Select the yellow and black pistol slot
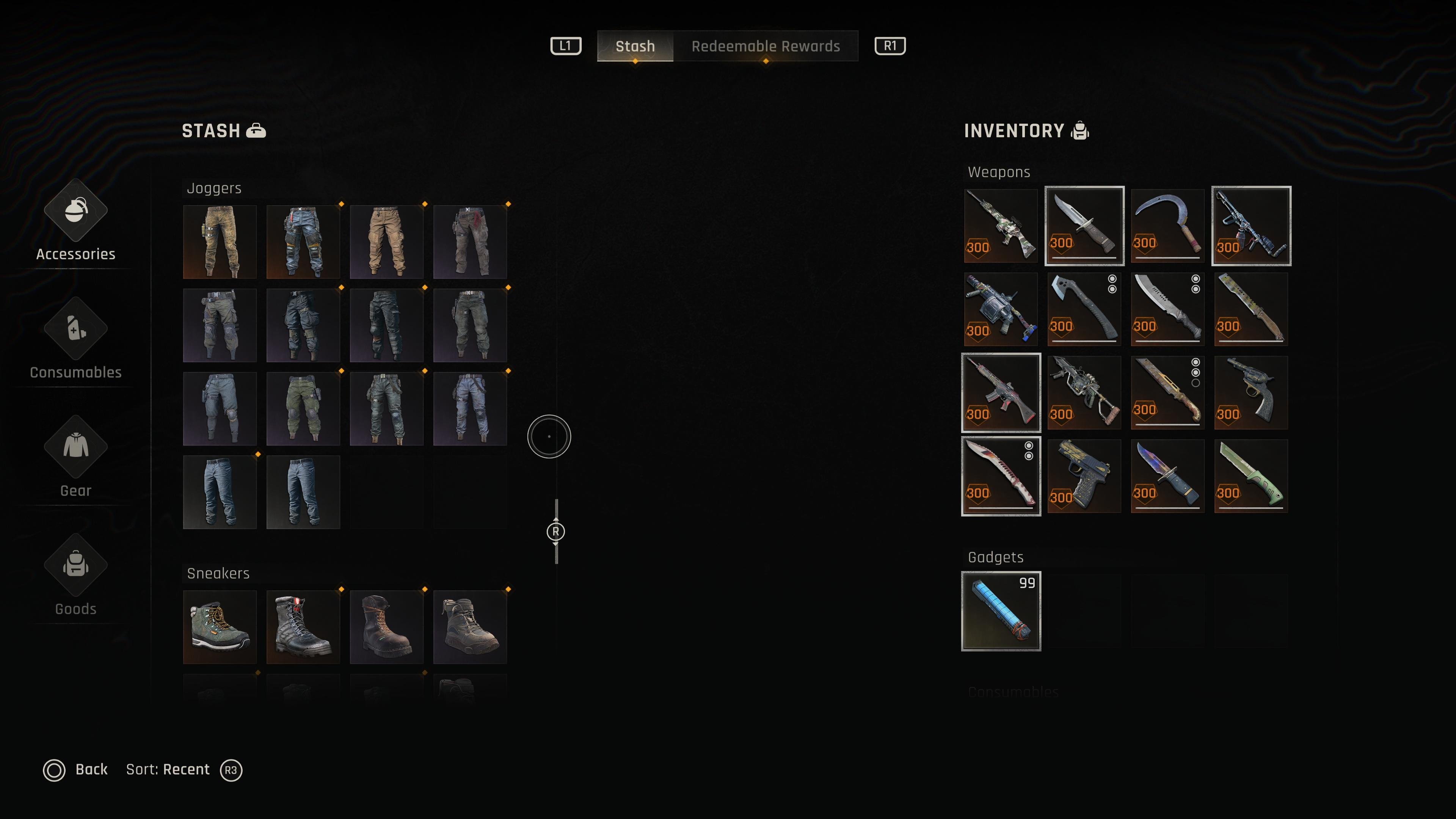 (1084, 476)
